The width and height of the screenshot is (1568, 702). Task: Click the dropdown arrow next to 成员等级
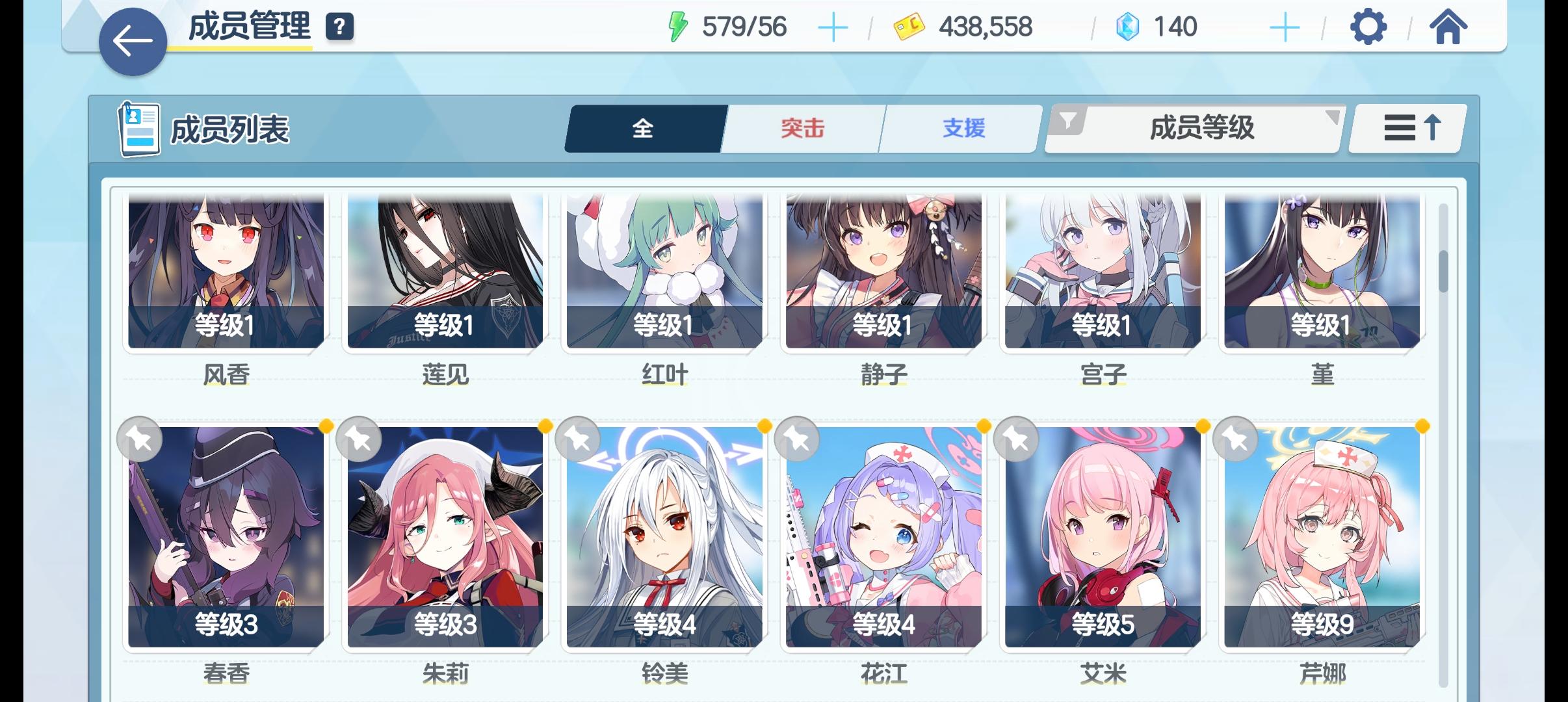1331,118
